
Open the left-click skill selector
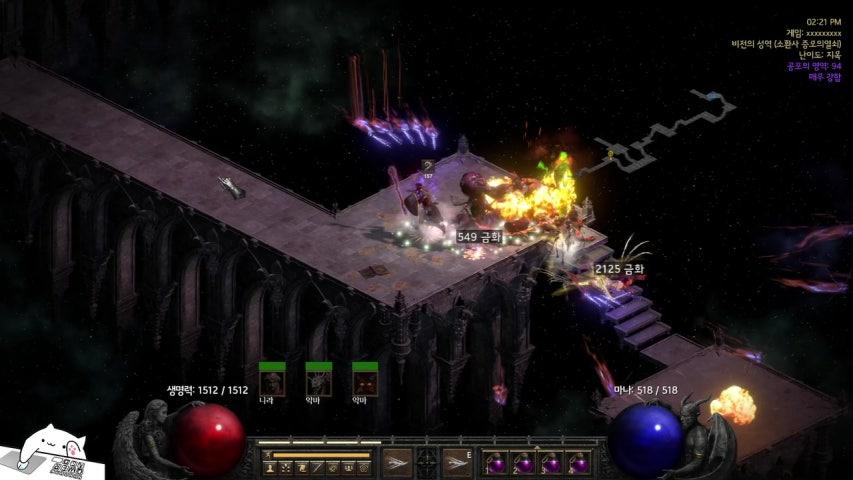click(x=396, y=463)
